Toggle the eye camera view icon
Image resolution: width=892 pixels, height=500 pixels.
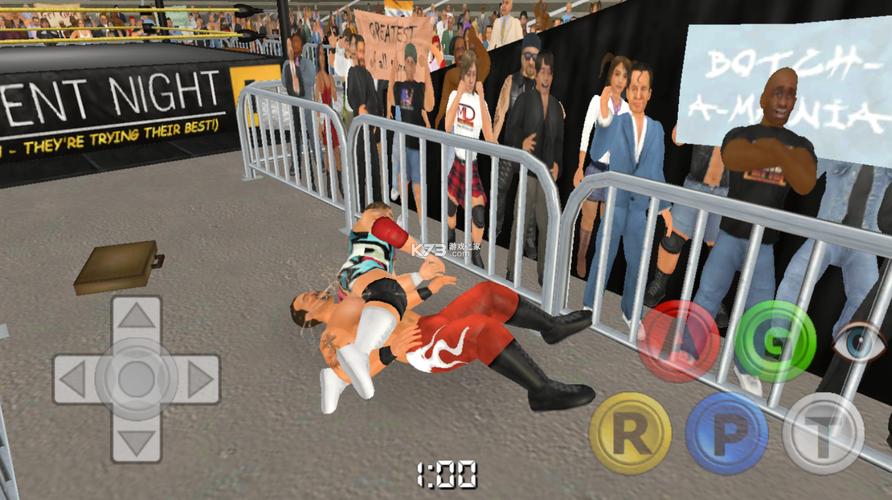point(859,343)
